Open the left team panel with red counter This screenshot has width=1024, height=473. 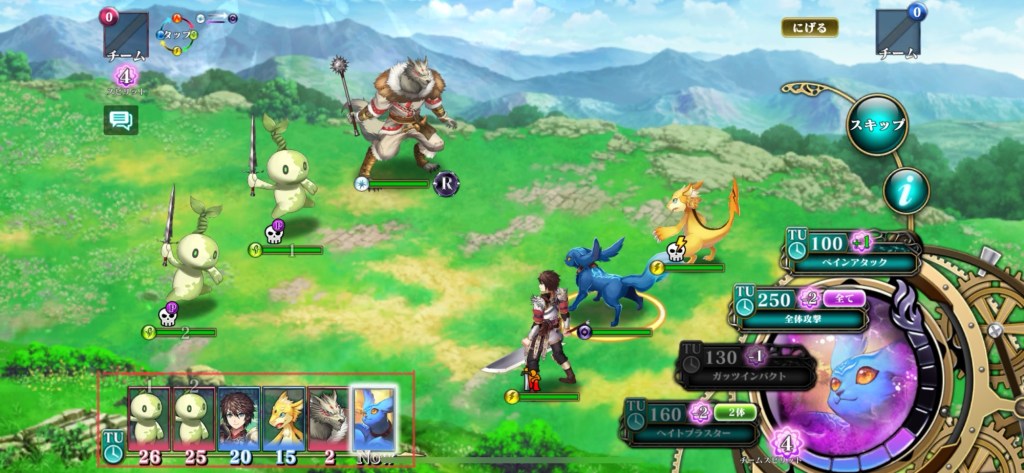(126, 37)
